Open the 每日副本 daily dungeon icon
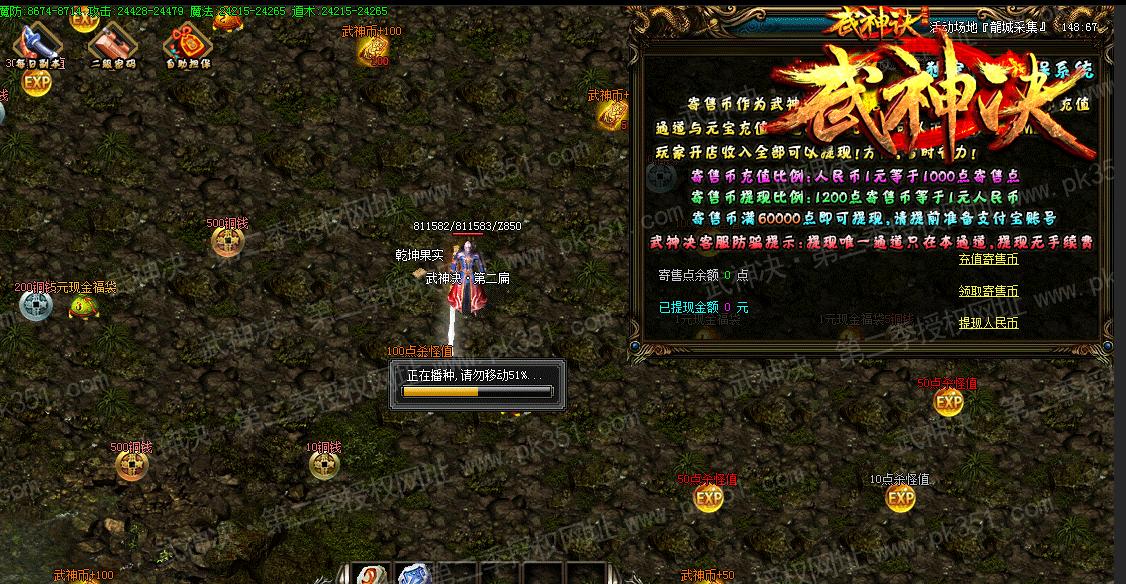This screenshot has width=1126, height=584. [37, 45]
